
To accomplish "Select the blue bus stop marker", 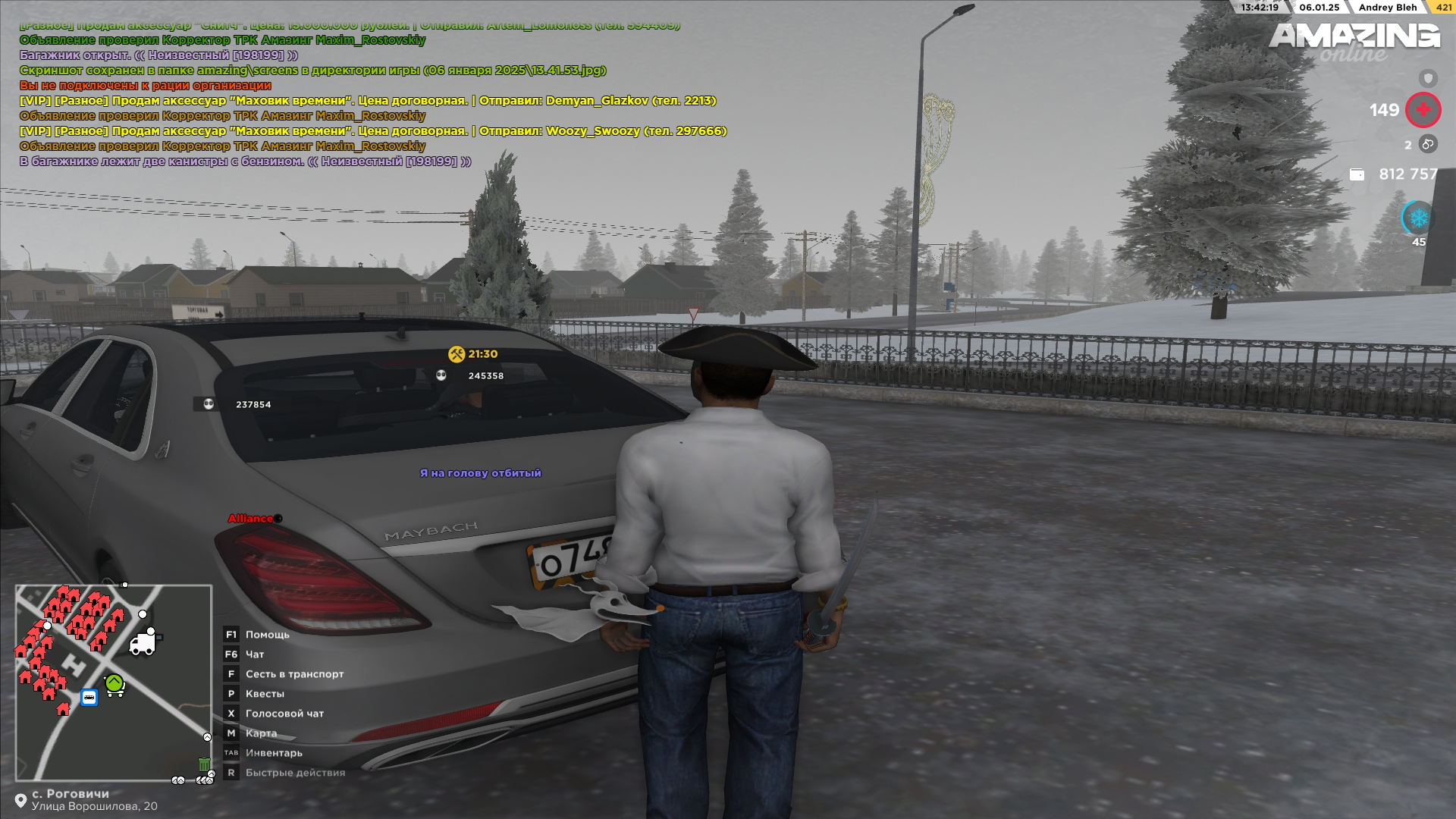I will tap(89, 698).
